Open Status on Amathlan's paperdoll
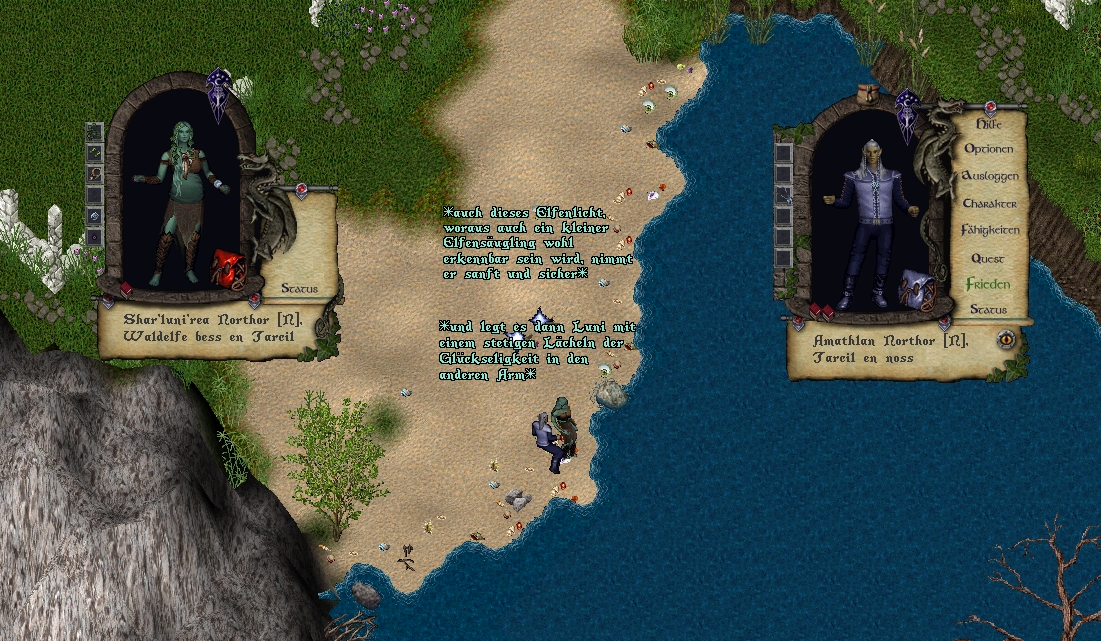 click(988, 309)
